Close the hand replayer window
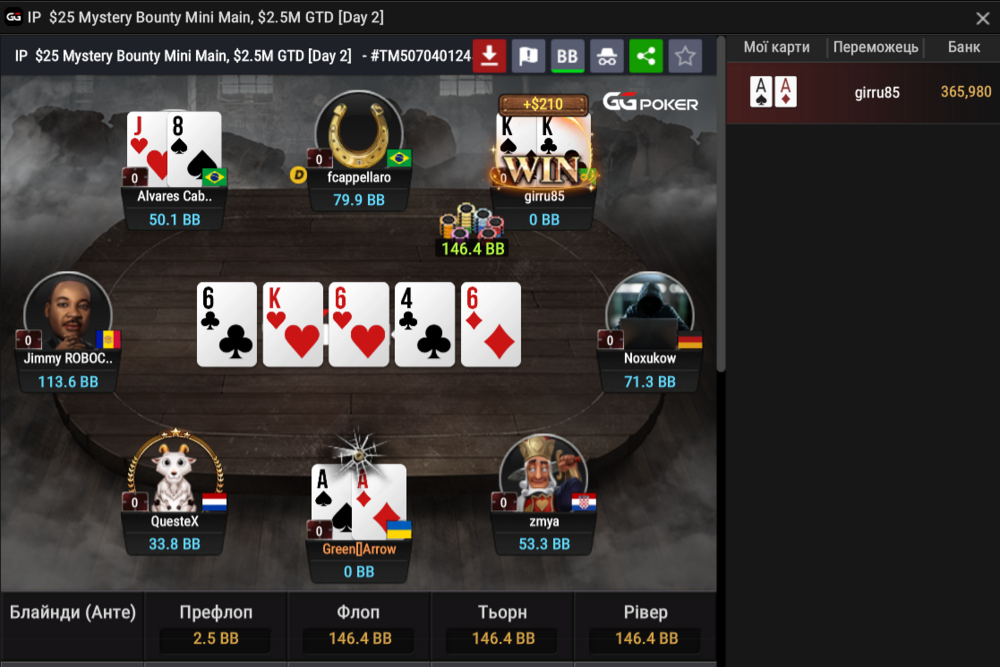Image resolution: width=1000 pixels, height=667 pixels. (982, 18)
